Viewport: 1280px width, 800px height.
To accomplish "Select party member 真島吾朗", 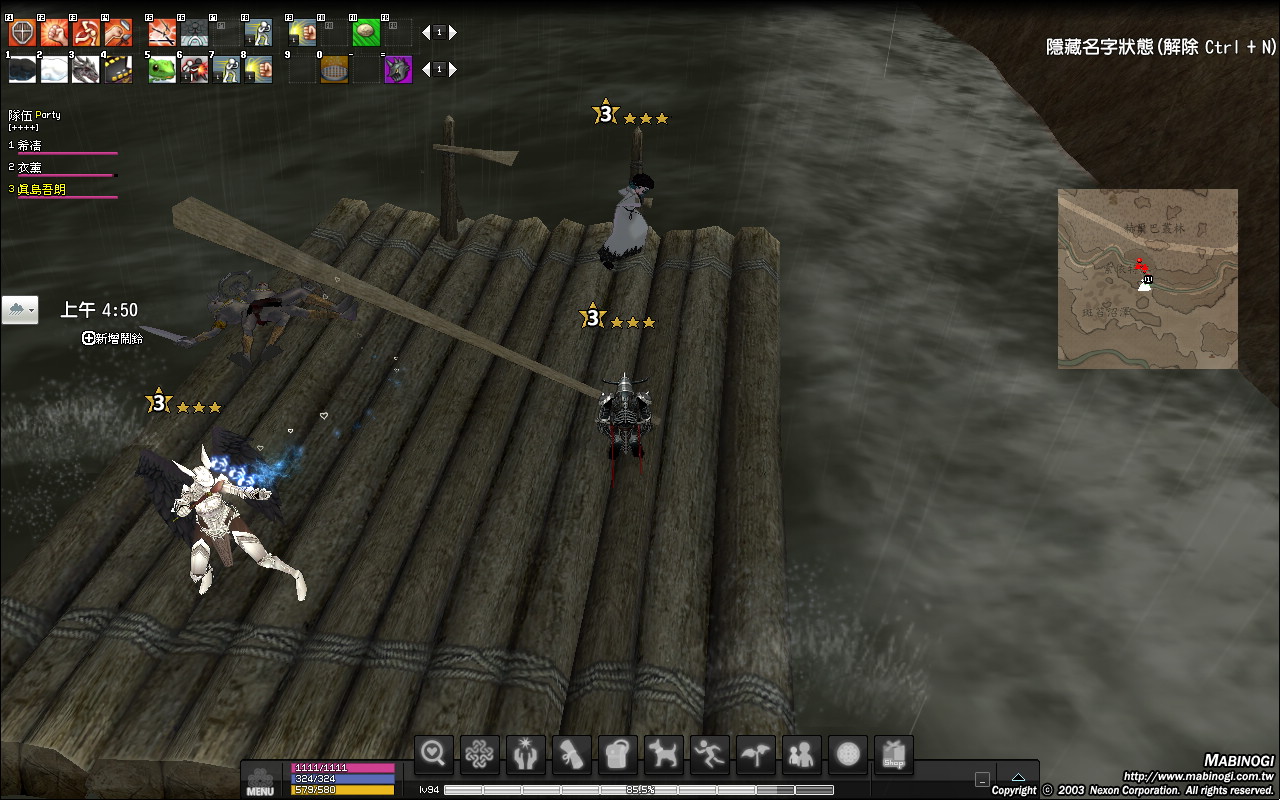I will [x=42, y=189].
